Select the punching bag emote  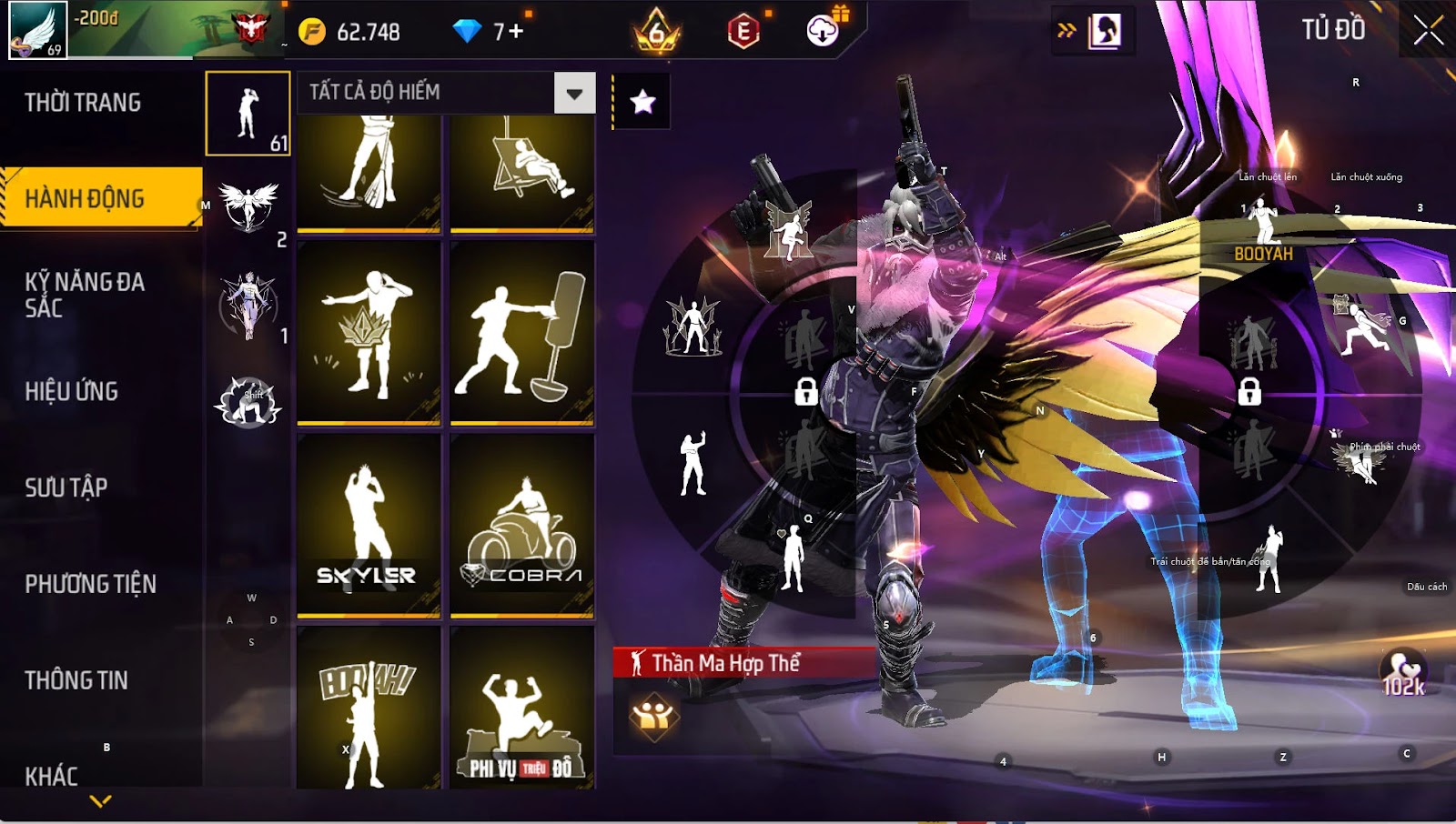[x=522, y=332]
